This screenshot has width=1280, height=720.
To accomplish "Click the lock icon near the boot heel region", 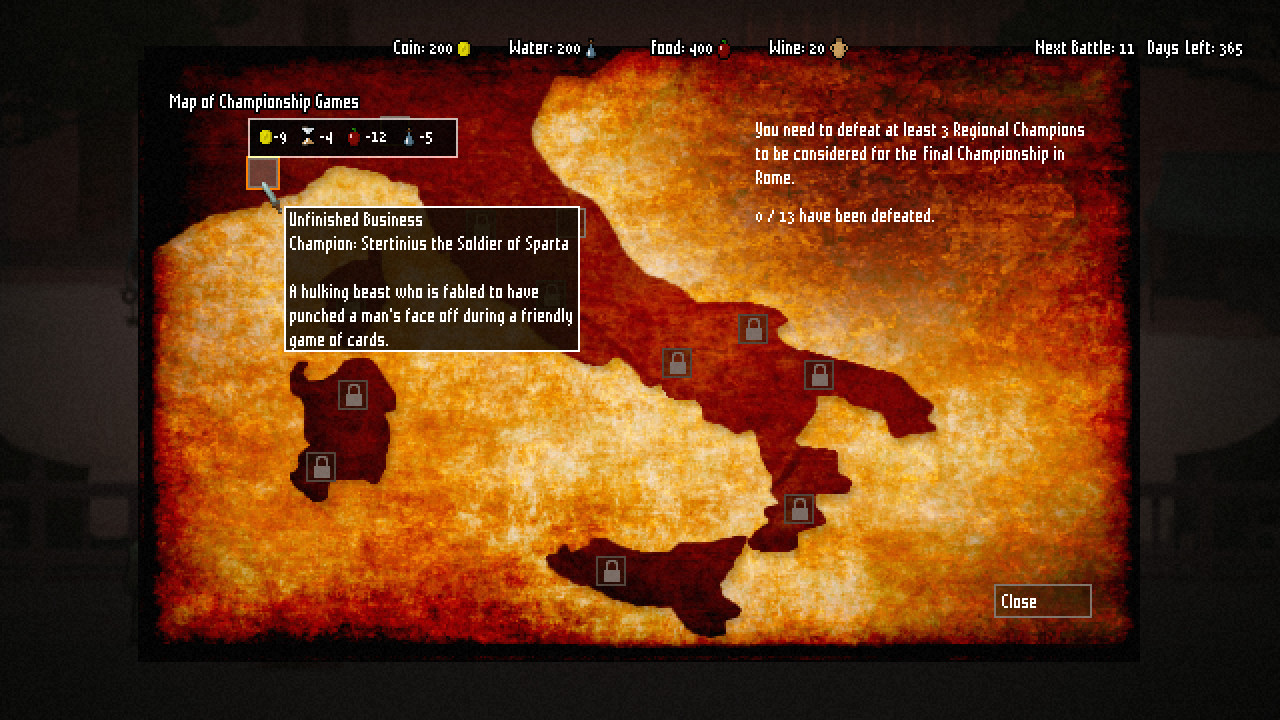I will click(819, 374).
